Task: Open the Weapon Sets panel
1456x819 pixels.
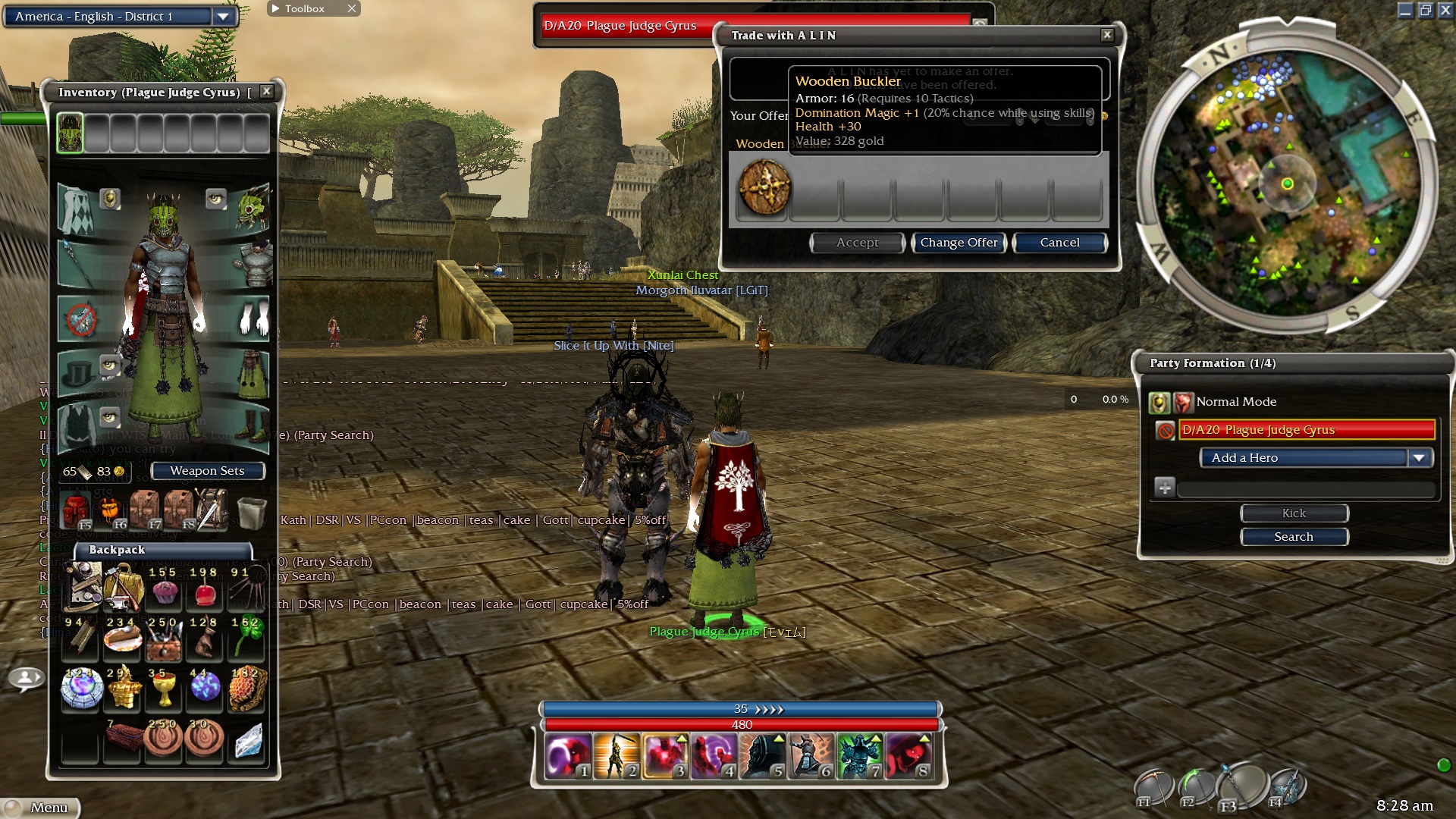Action: pos(207,471)
